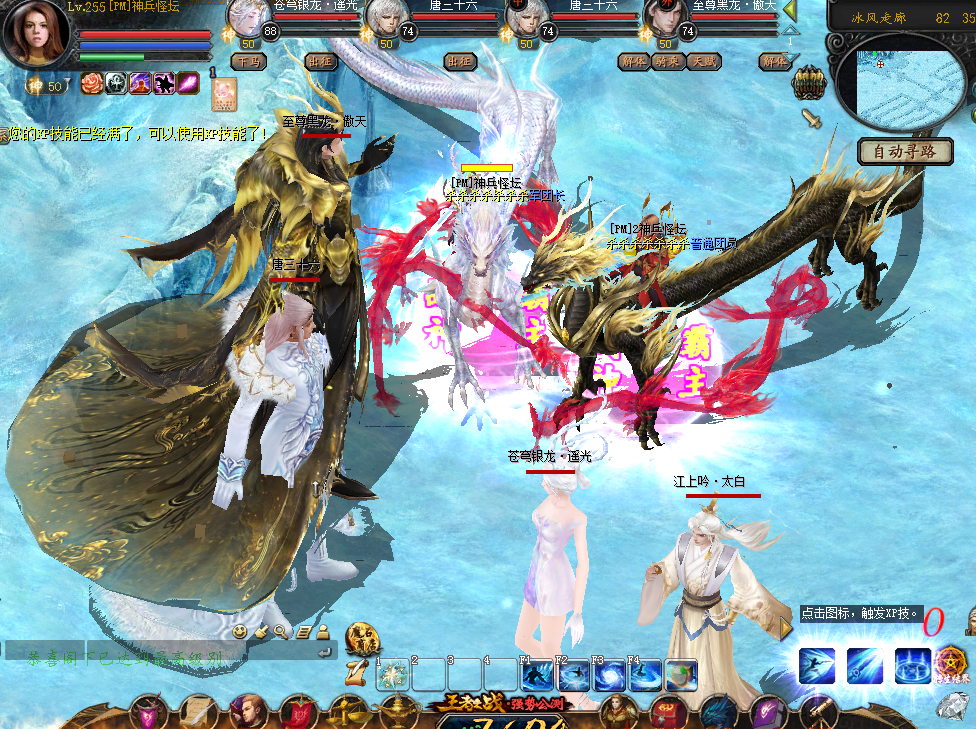Open the golden balance scales menu icon

345,712
